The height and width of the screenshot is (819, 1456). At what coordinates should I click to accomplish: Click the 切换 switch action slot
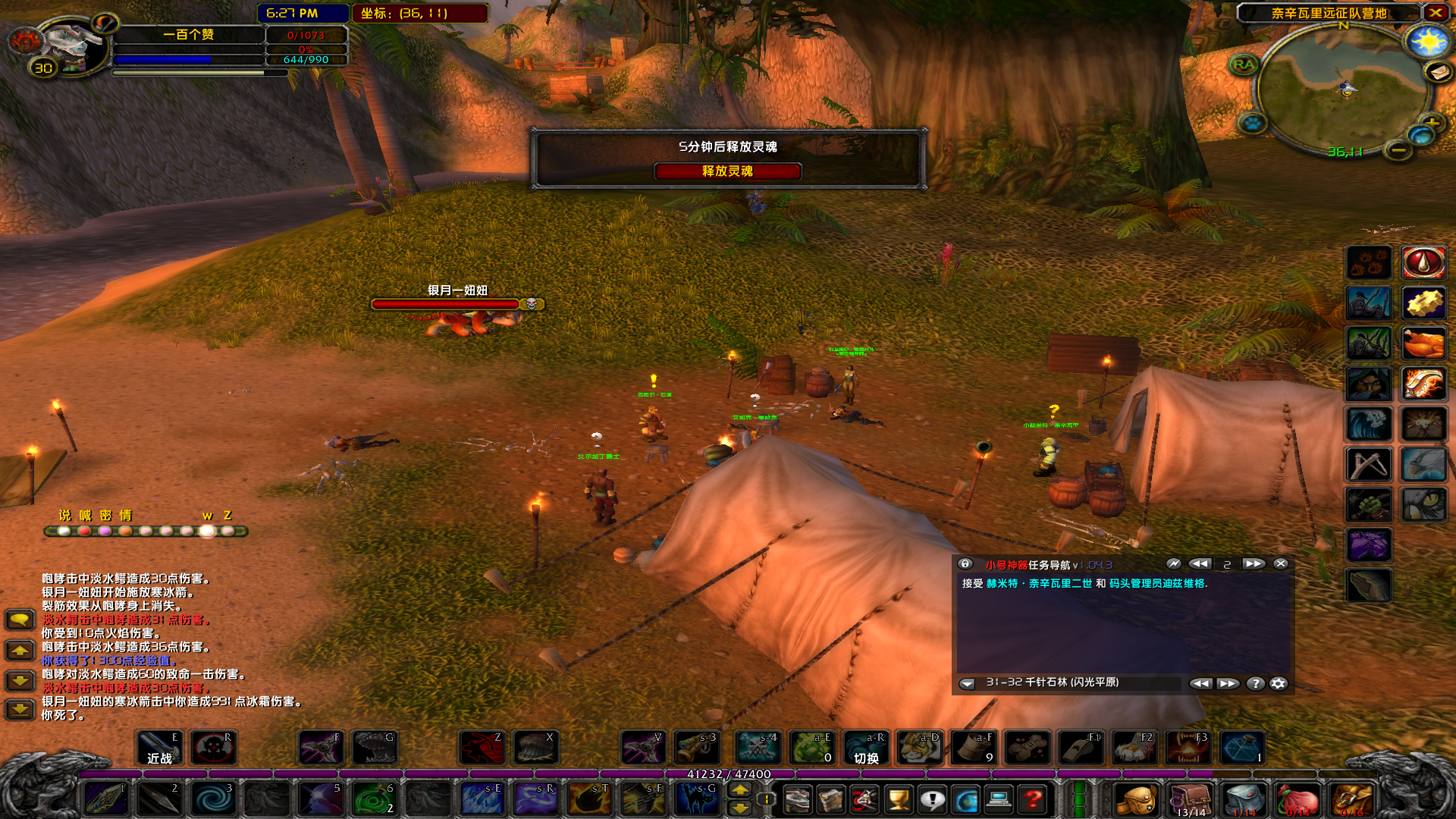coord(866,748)
